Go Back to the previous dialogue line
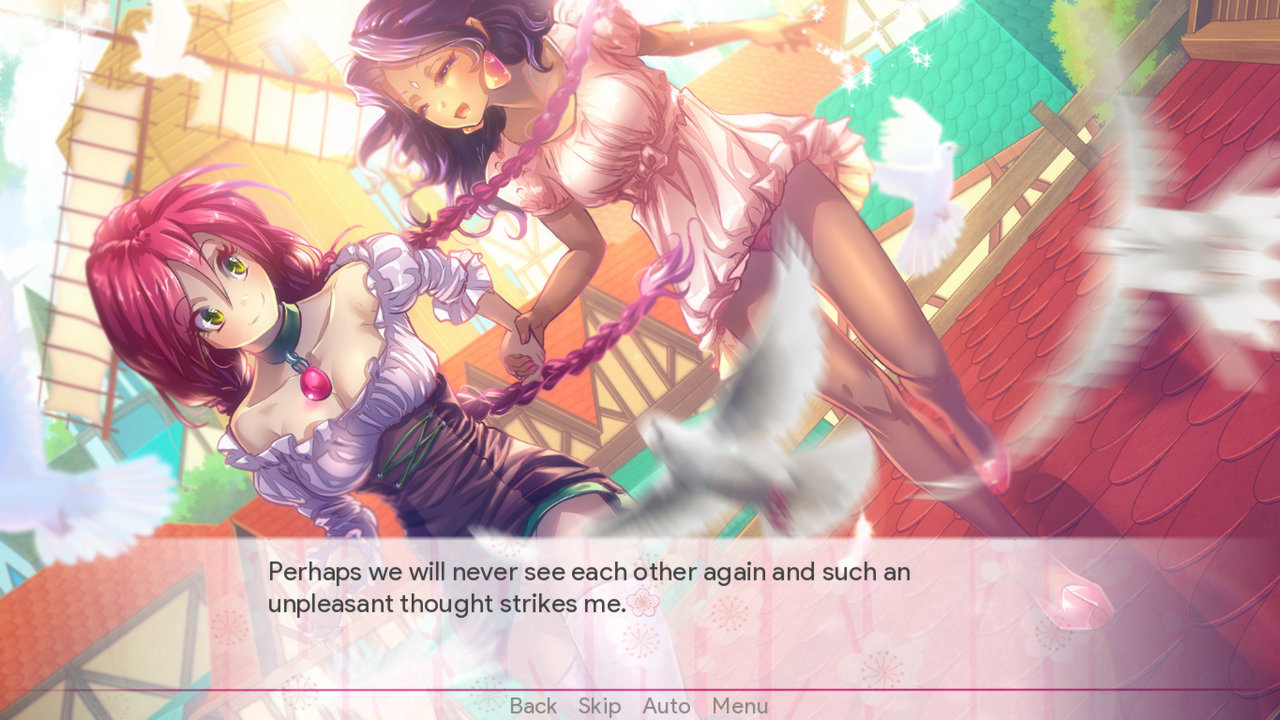 pyautogui.click(x=534, y=706)
